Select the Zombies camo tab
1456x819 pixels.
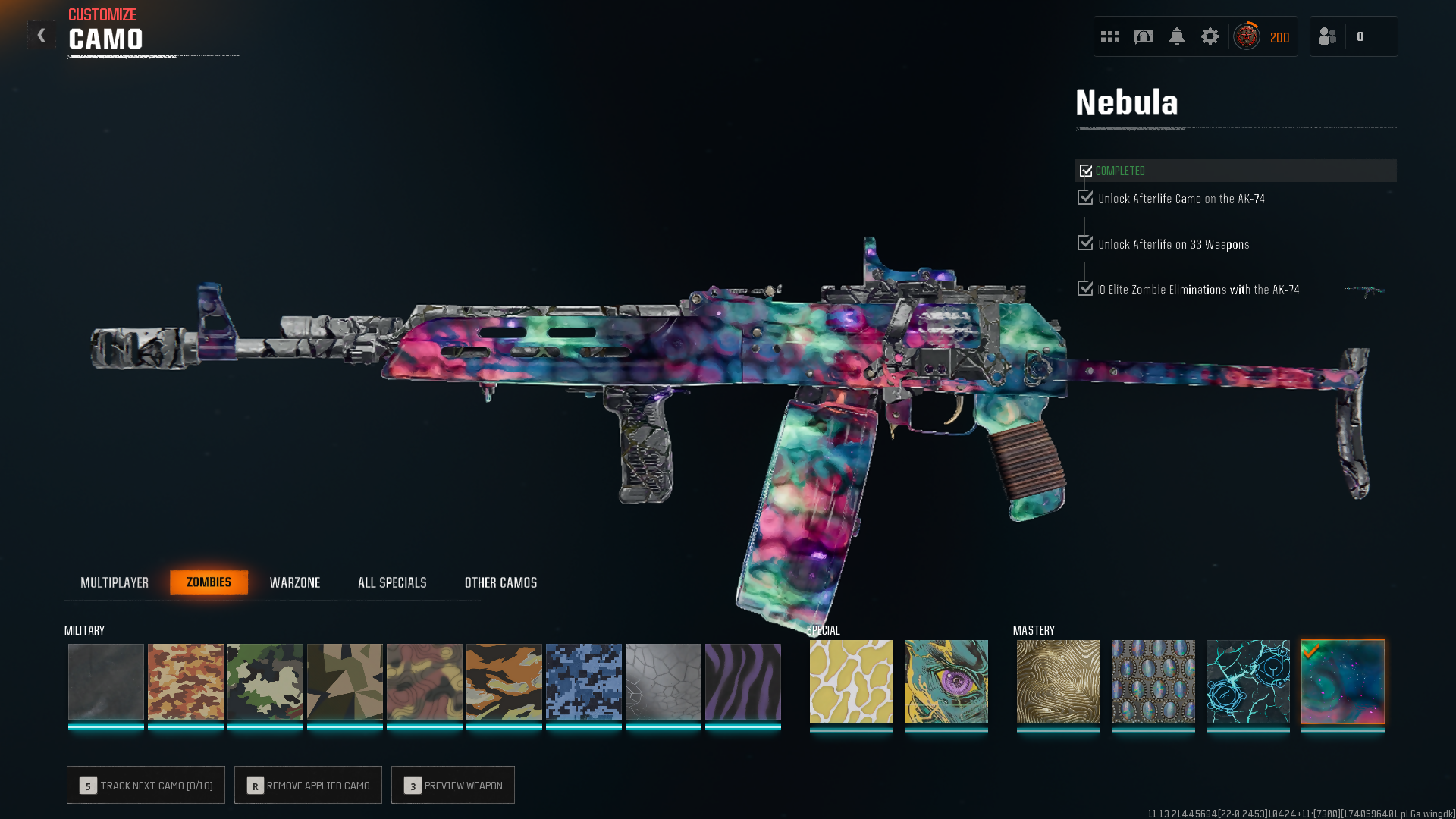click(x=209, y=582)
